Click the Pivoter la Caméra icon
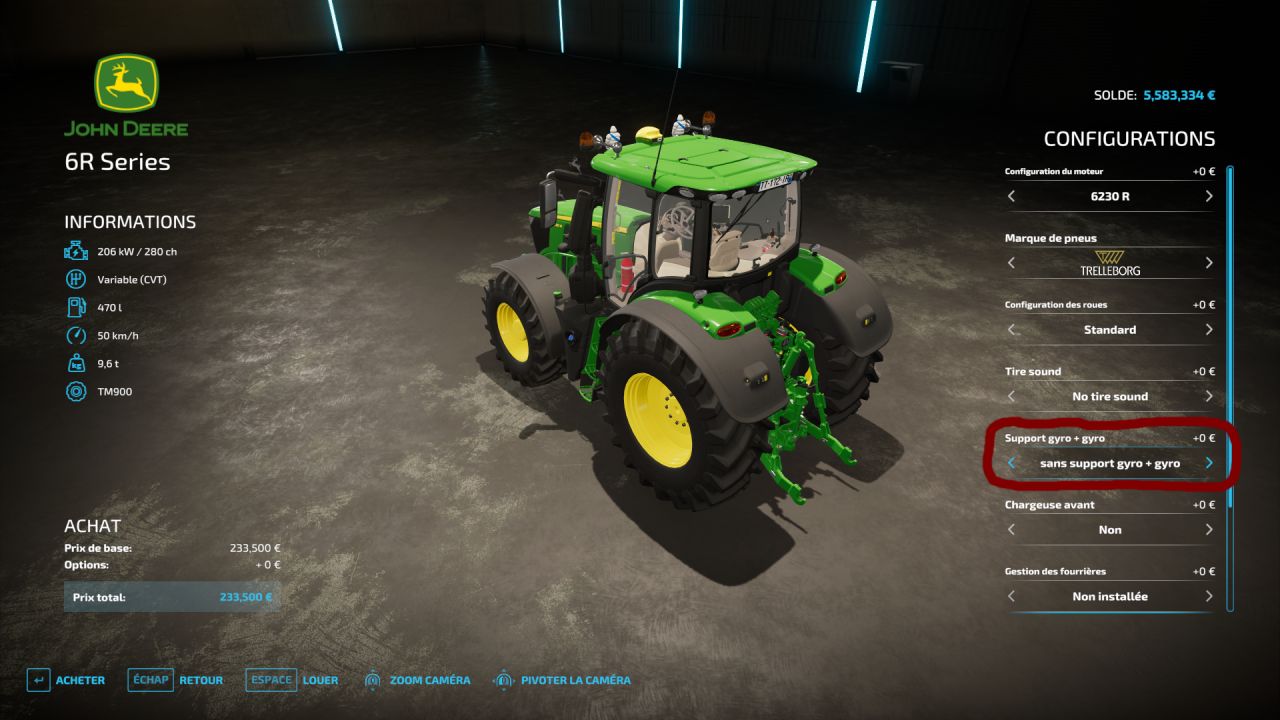This screenshot has height=720, width=1280. 501,679
